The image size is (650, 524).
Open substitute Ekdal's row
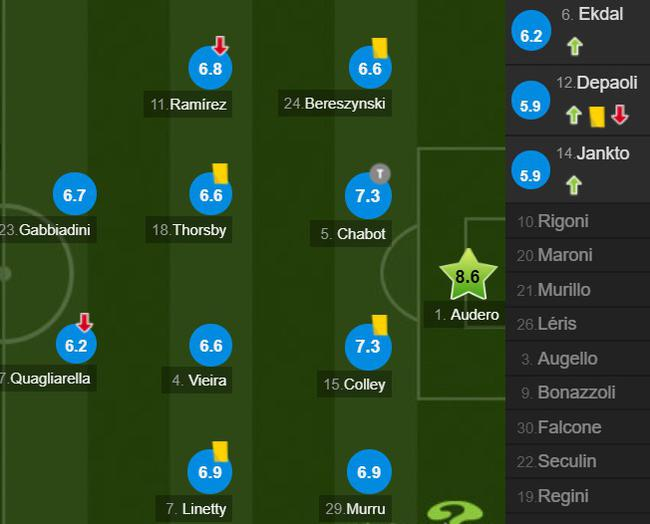click(x=579, y=31)
